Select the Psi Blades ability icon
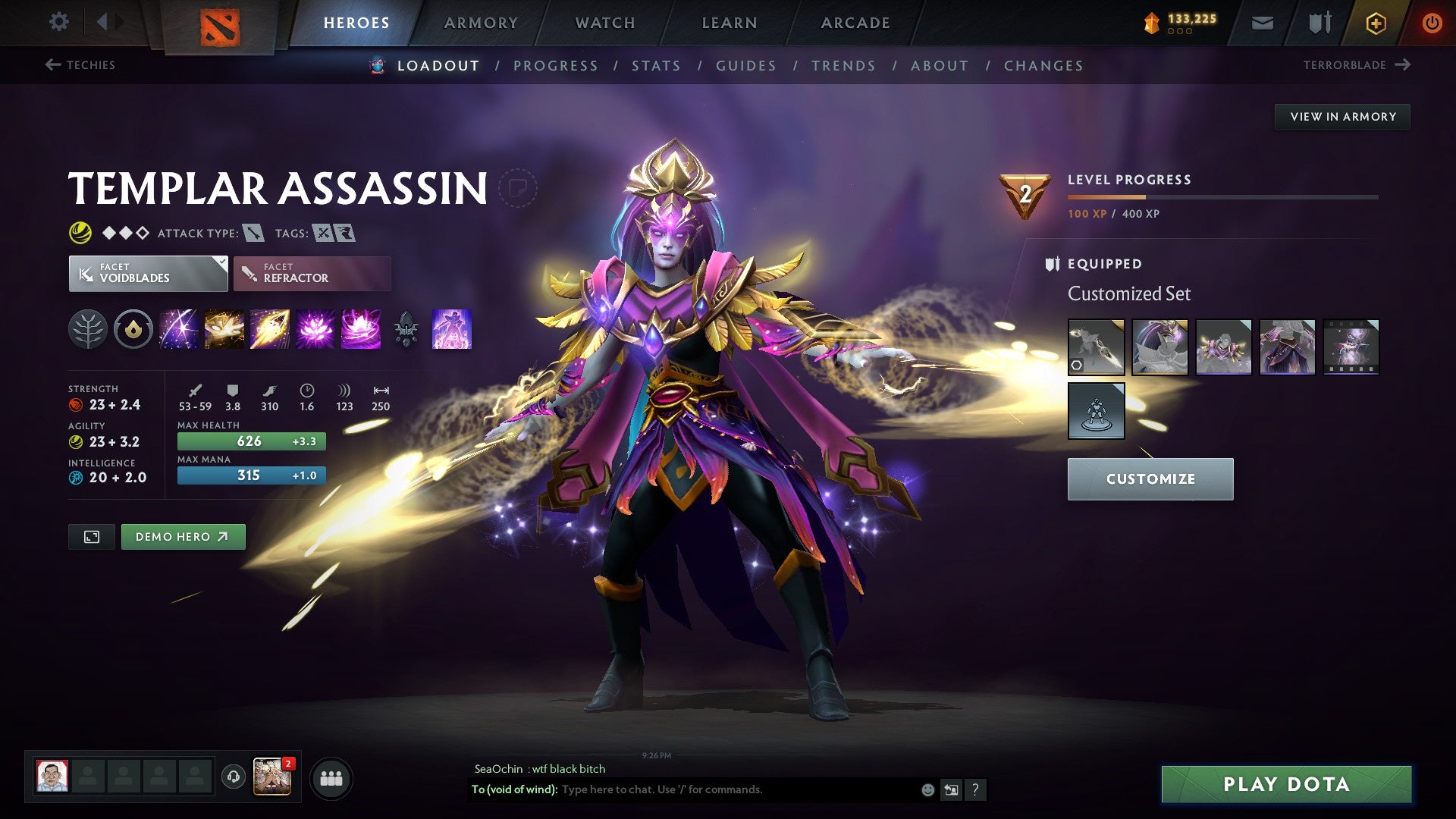 tap(268, 329)
